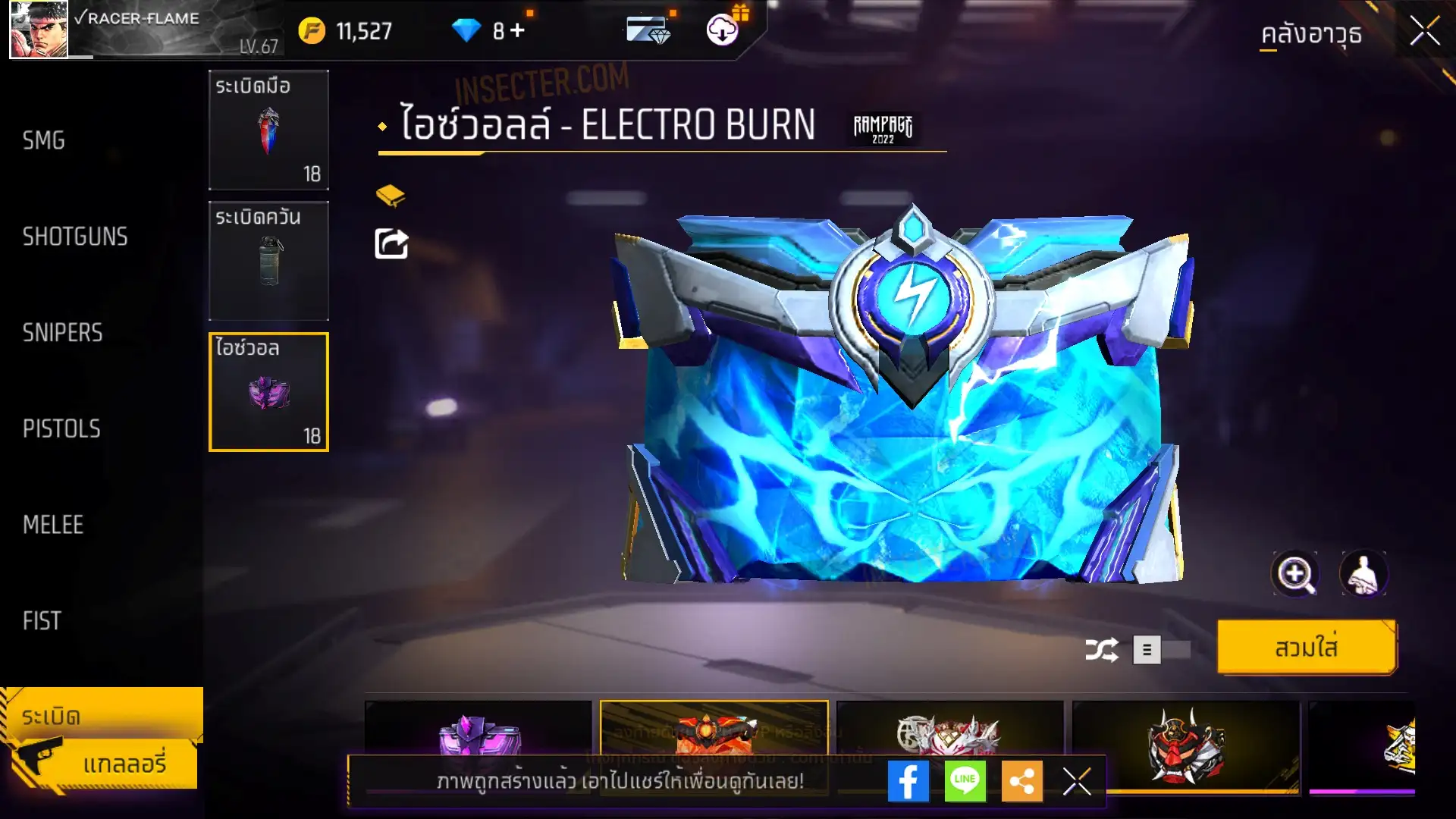1456x819 pixels.
Task: Add diamonds with the plus button
Action: click(x=517, y=30)
